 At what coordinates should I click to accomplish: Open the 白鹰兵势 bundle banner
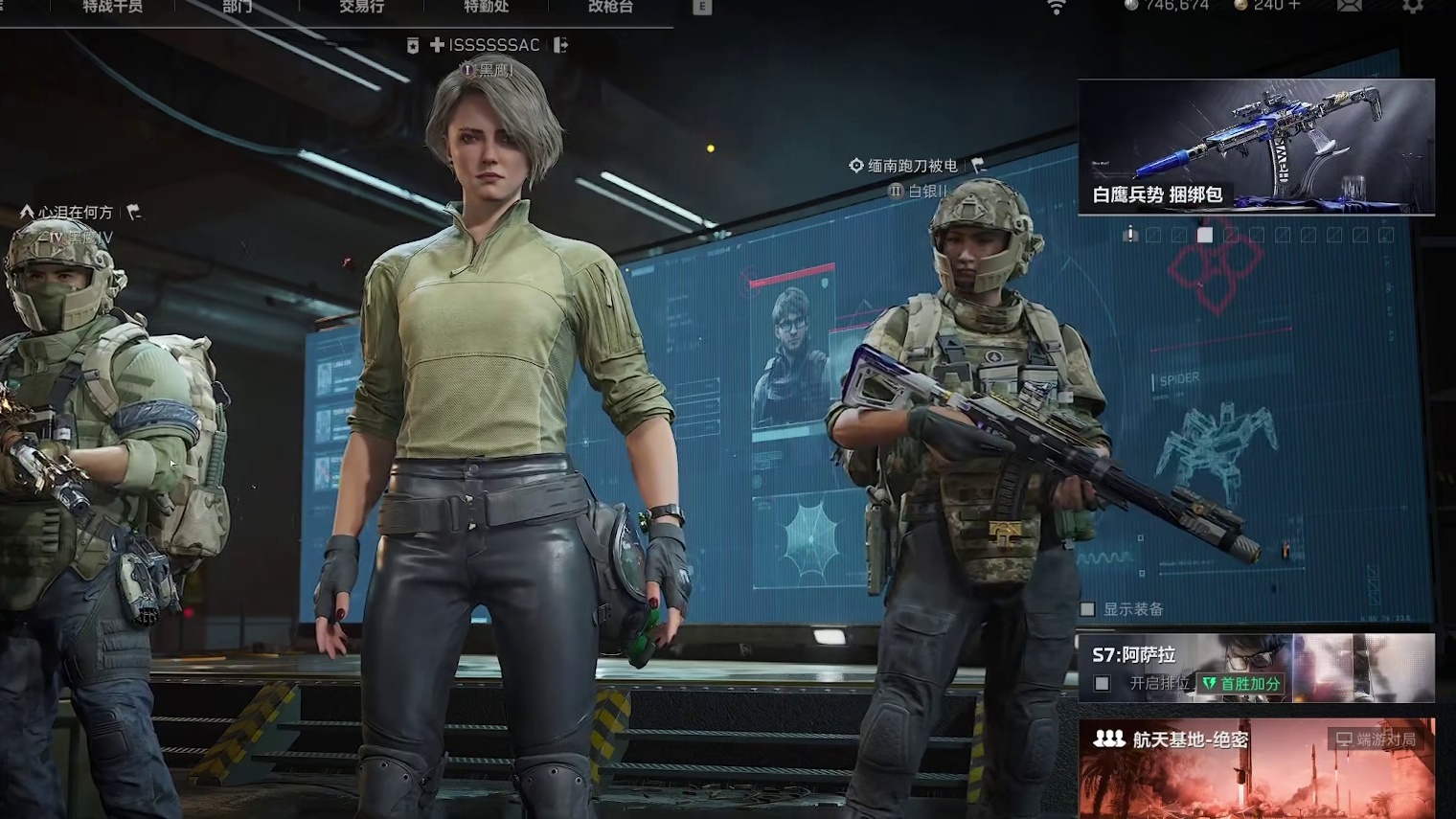[1256, 147]
